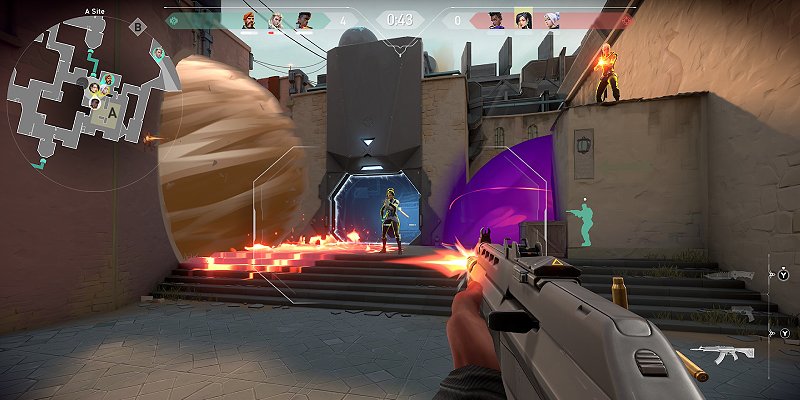Click the circular minimap
The height and width of the screenshot is (400, 800).
coord(84,90)
